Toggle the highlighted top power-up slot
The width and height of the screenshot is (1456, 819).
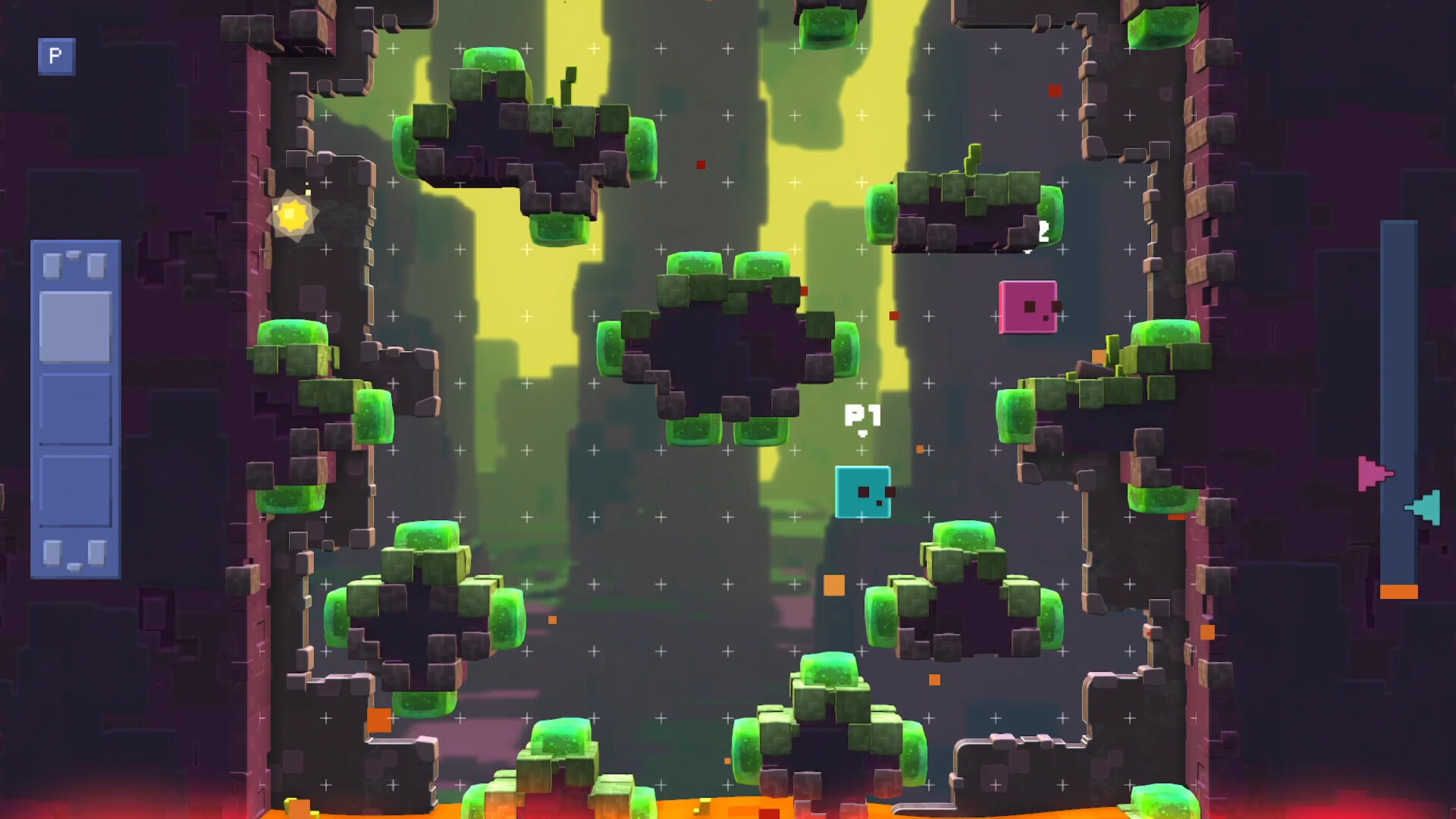(76, 328)
